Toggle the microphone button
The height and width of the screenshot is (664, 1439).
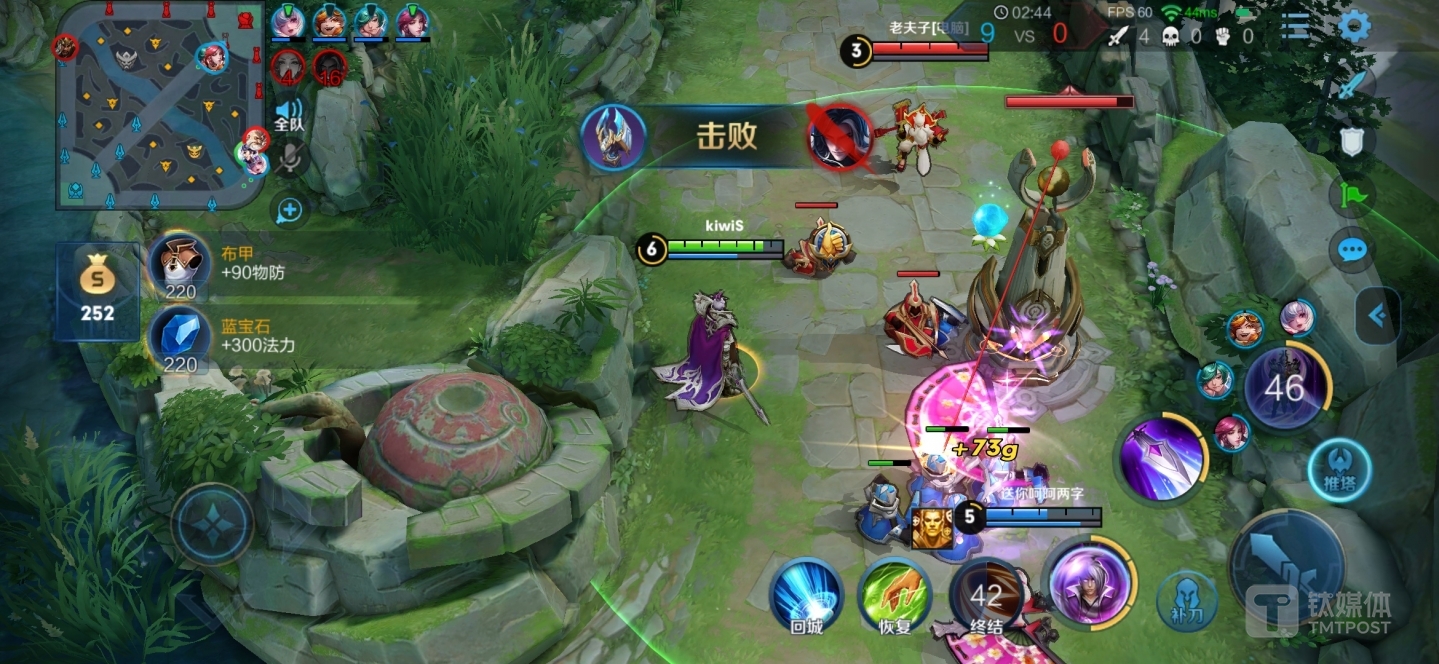pyautogui.click(x=290, y=157)
